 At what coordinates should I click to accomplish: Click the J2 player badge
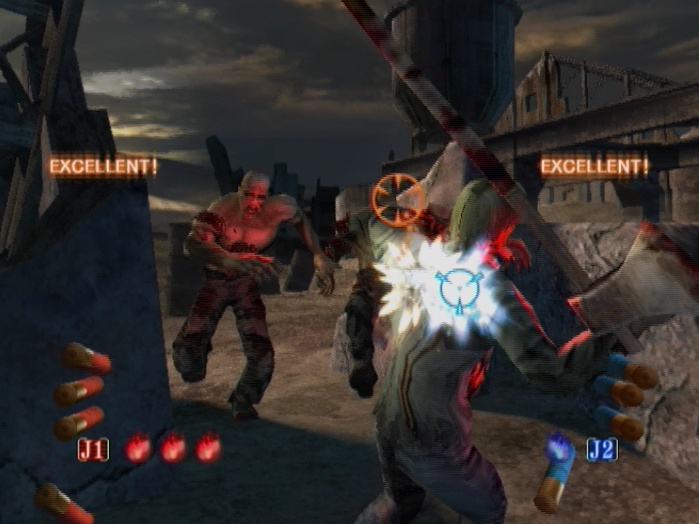[x=601, y=449]
